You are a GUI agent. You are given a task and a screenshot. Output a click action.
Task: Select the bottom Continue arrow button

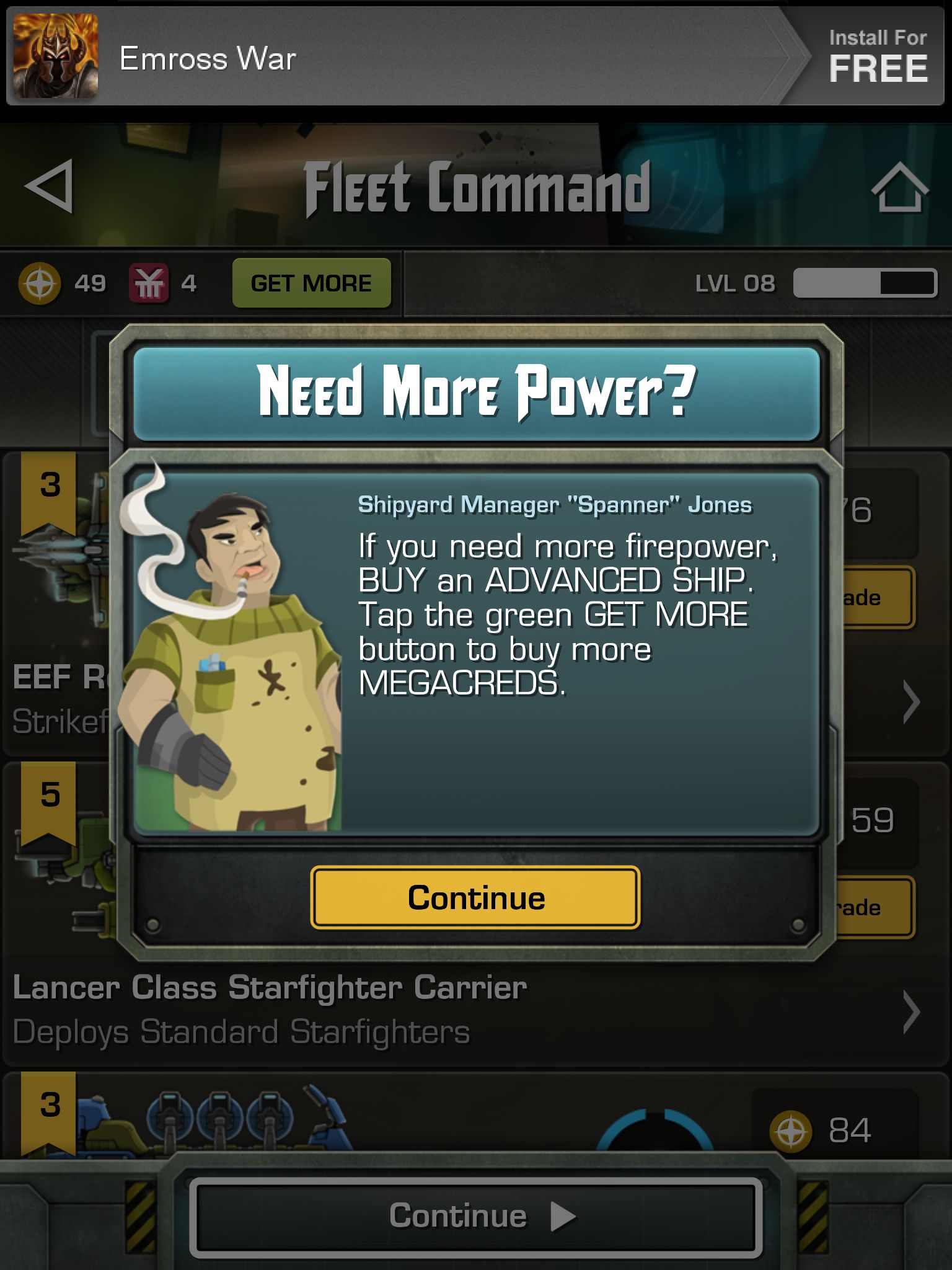point(475,1216)
